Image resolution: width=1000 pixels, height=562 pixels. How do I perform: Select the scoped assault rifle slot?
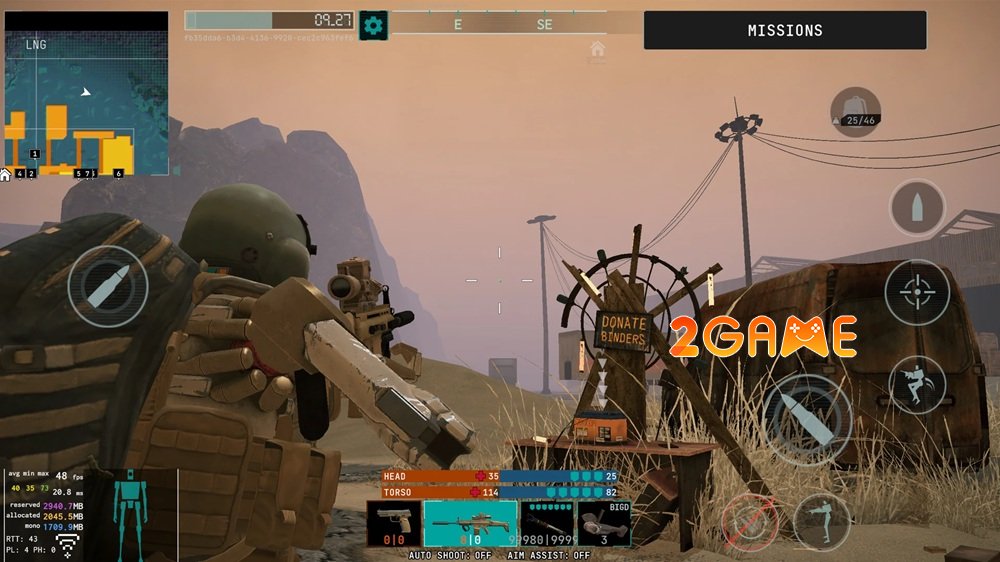pos(470,524)
